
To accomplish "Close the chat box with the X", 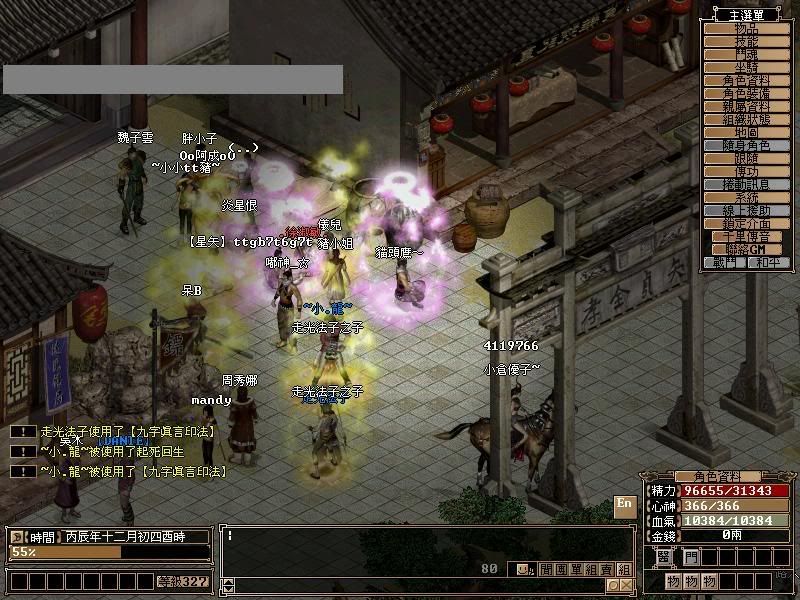I will tap(625, 585).
